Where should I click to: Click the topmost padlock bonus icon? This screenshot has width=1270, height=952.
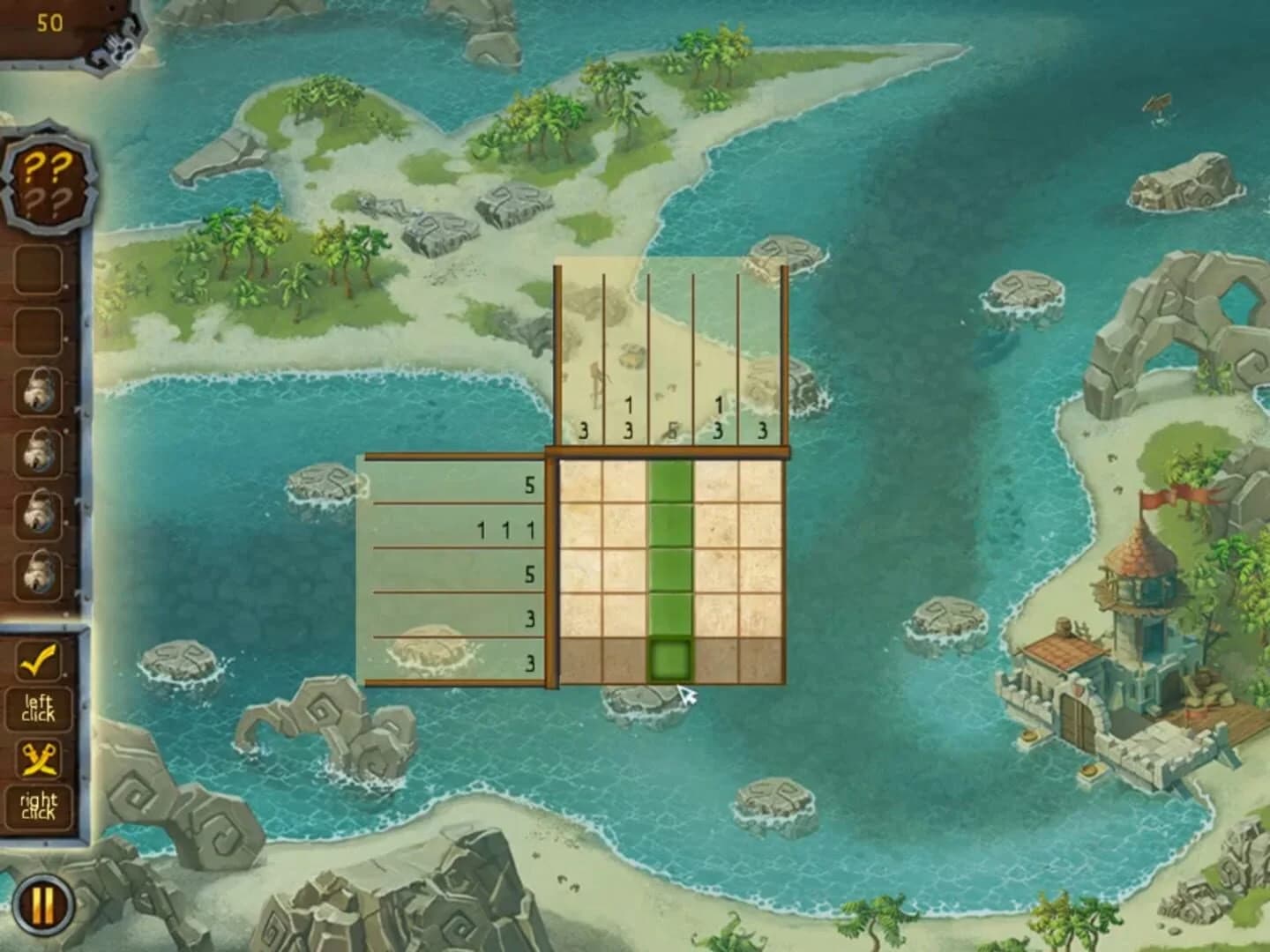pyautogui.click(x=40, y=391)
